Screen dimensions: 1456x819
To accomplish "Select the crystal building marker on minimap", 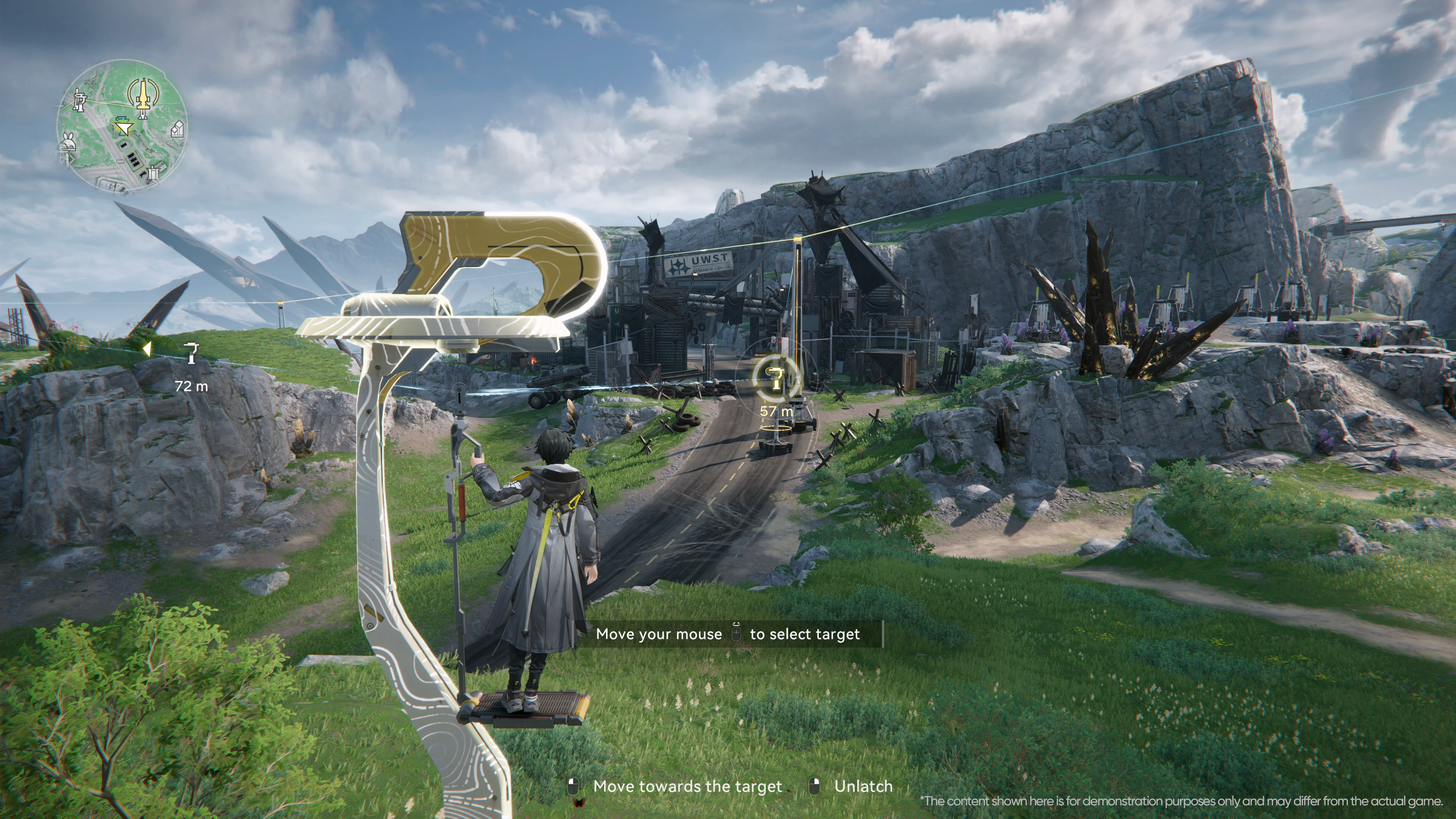I will click(177, 130).
